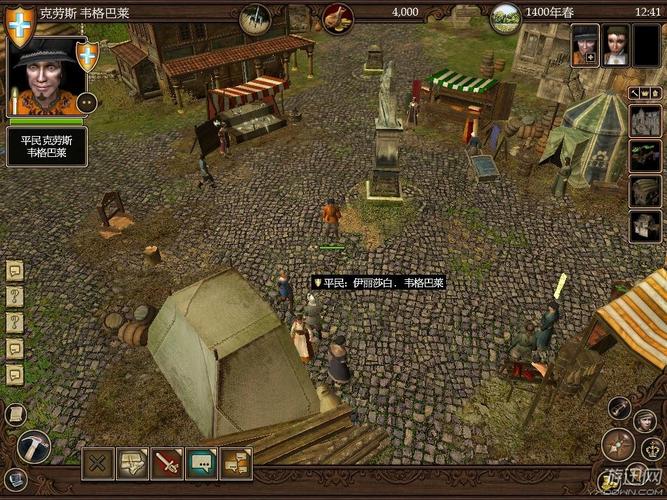Viewport: 667px width, 500px height.
Task: Open the round two-dot button beside the portrait
Action: [86, 103]
